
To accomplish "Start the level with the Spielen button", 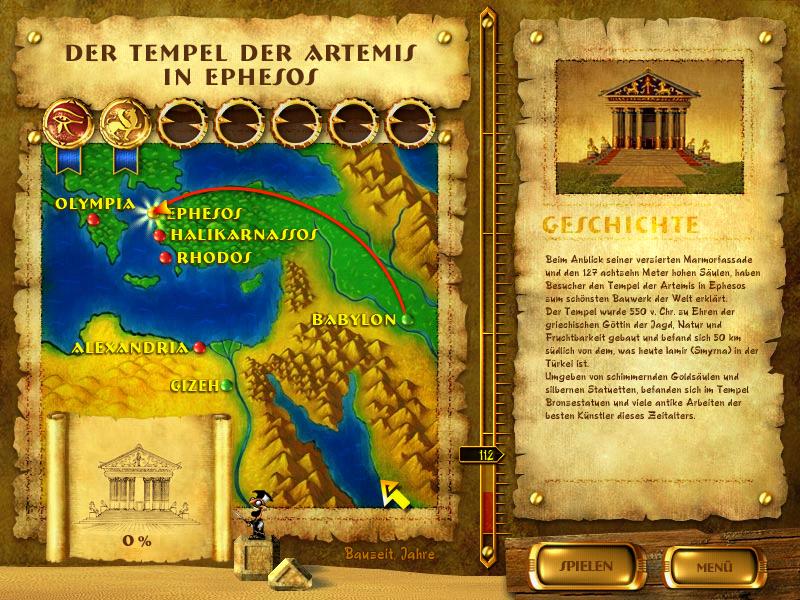I will pos(579,565).
